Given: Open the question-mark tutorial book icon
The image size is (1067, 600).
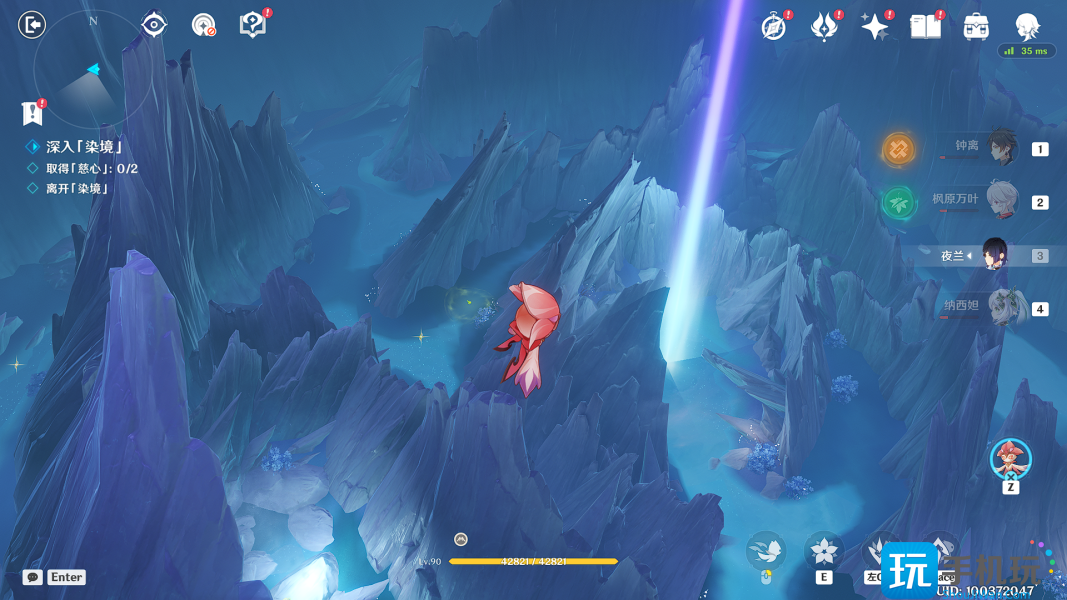Looking at the screenshot, I should tap(254, 25).
